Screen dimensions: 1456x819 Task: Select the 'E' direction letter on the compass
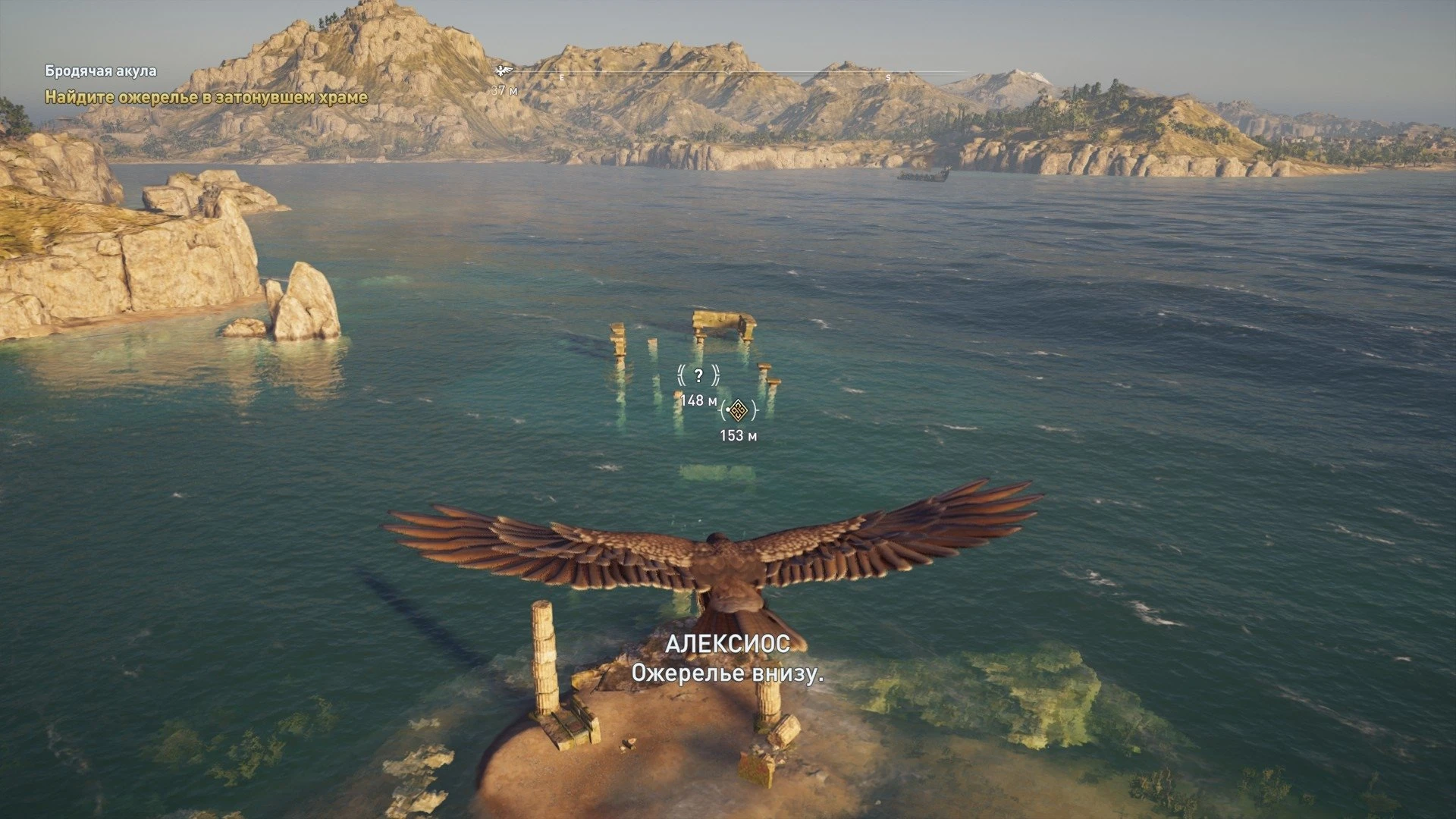tap(563, 77)
